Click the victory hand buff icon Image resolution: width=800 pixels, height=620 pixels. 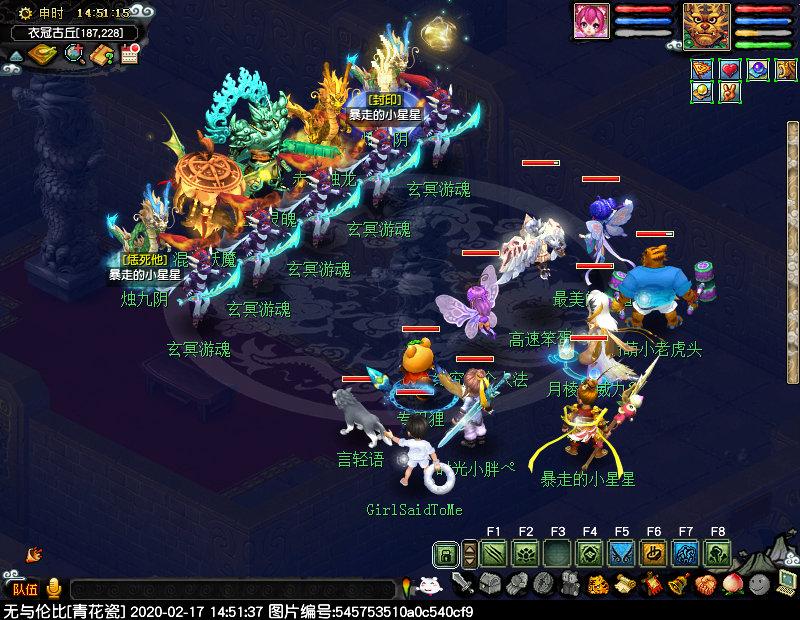pos(730,92)
